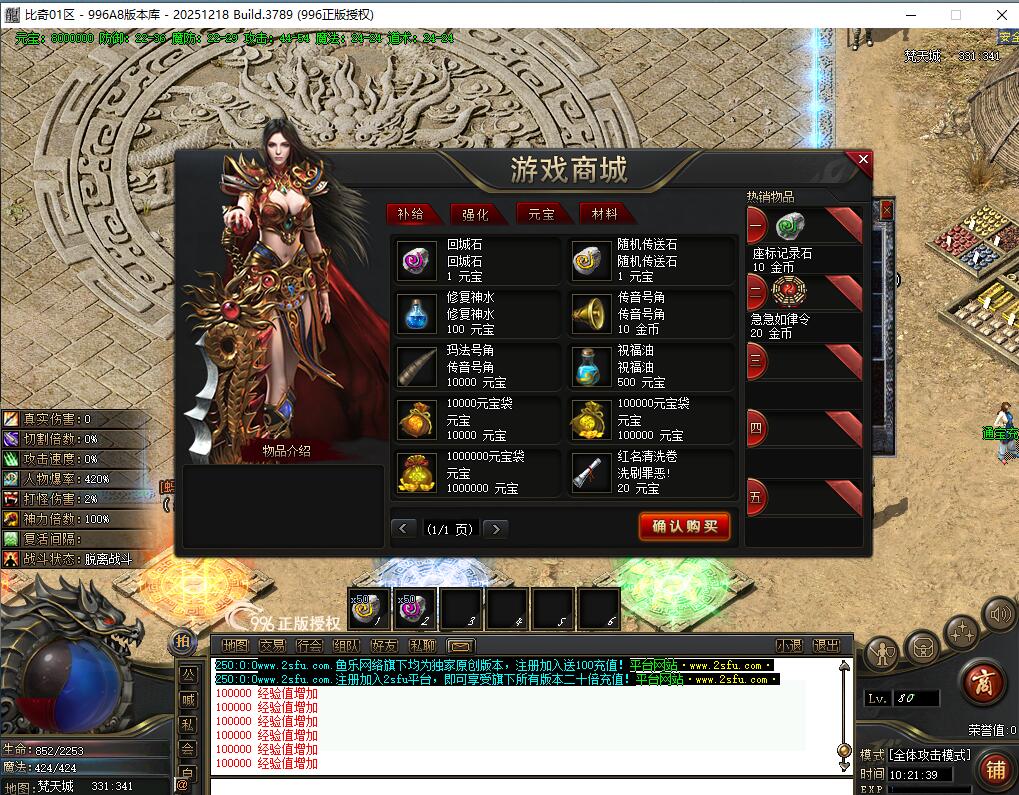Click the 退出 exit button
The height and width of the screenshot is (795, 1019).
(x=826, y=646)
